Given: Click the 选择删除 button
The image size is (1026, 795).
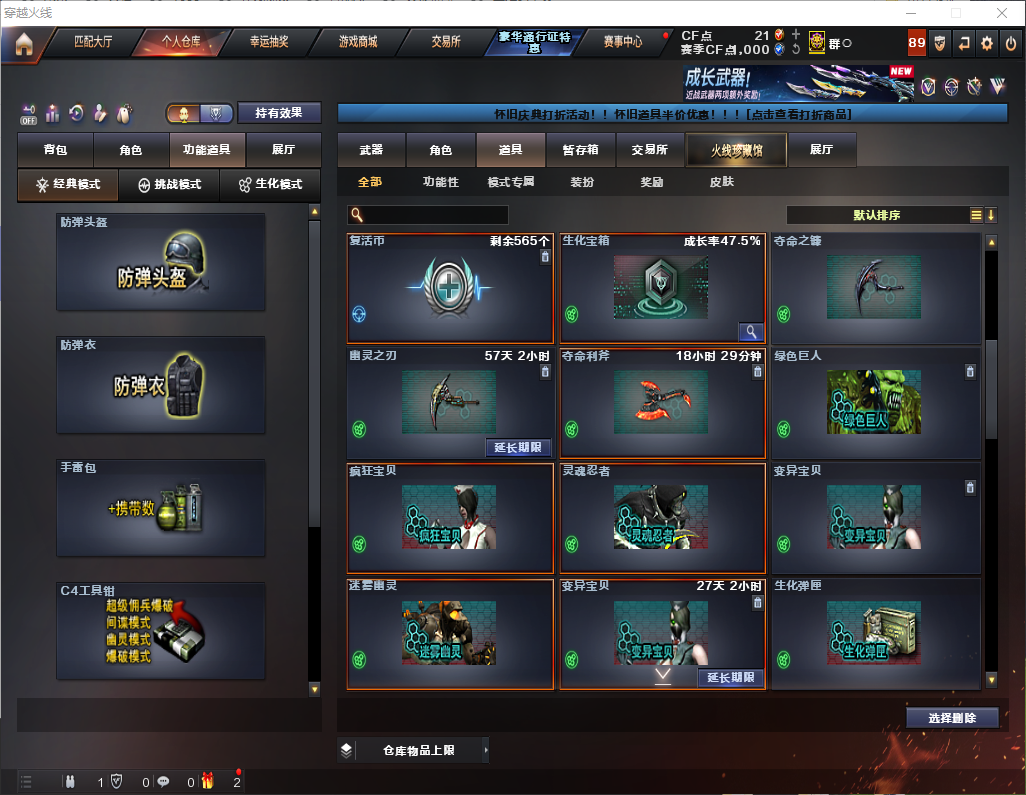Looking at the screenshot, I should (x=952, y=718).
